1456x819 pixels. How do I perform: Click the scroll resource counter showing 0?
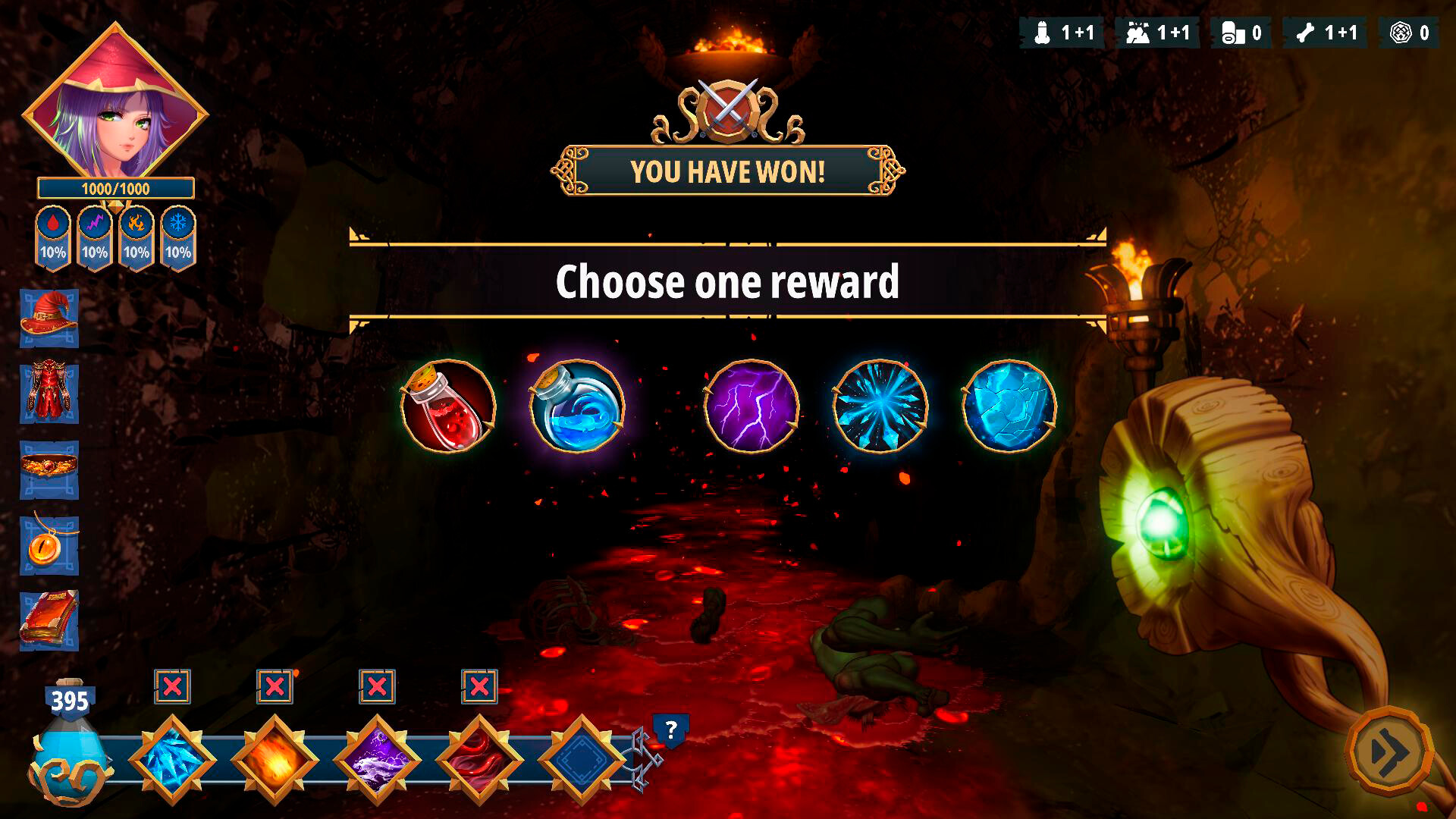coord(1240,33)
